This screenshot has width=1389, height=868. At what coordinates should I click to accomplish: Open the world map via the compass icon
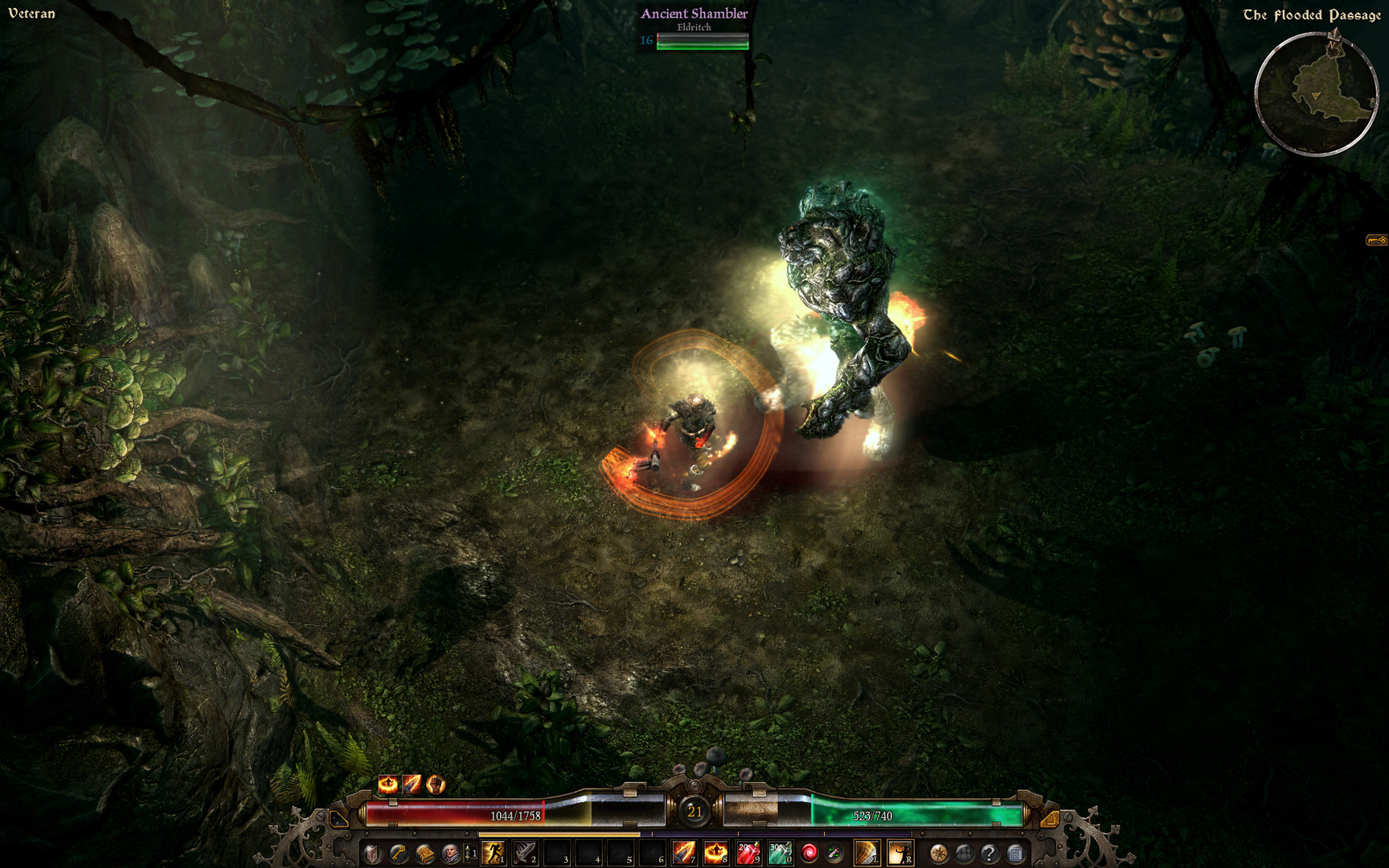click(x=938, y=853)
